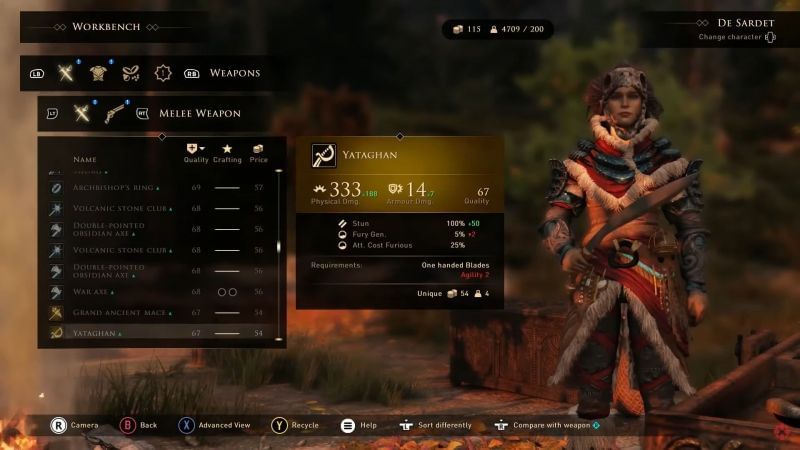This screenshot has width=800, height=450.
Task: Switch to the chest armor category tab
Action: click(x=99, y=72)
